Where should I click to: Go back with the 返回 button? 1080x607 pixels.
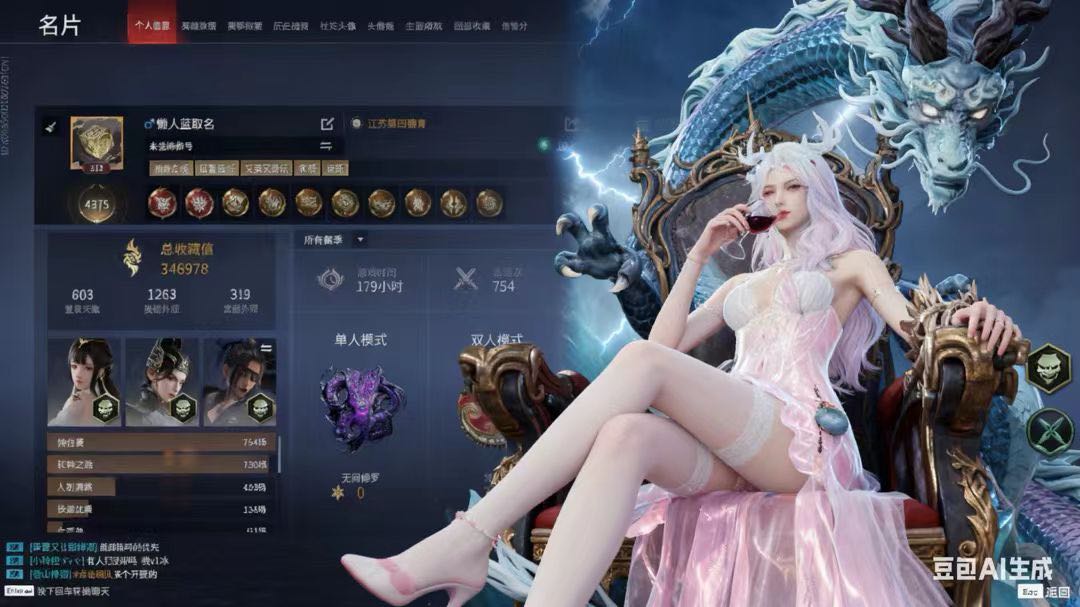[1049, 592]
